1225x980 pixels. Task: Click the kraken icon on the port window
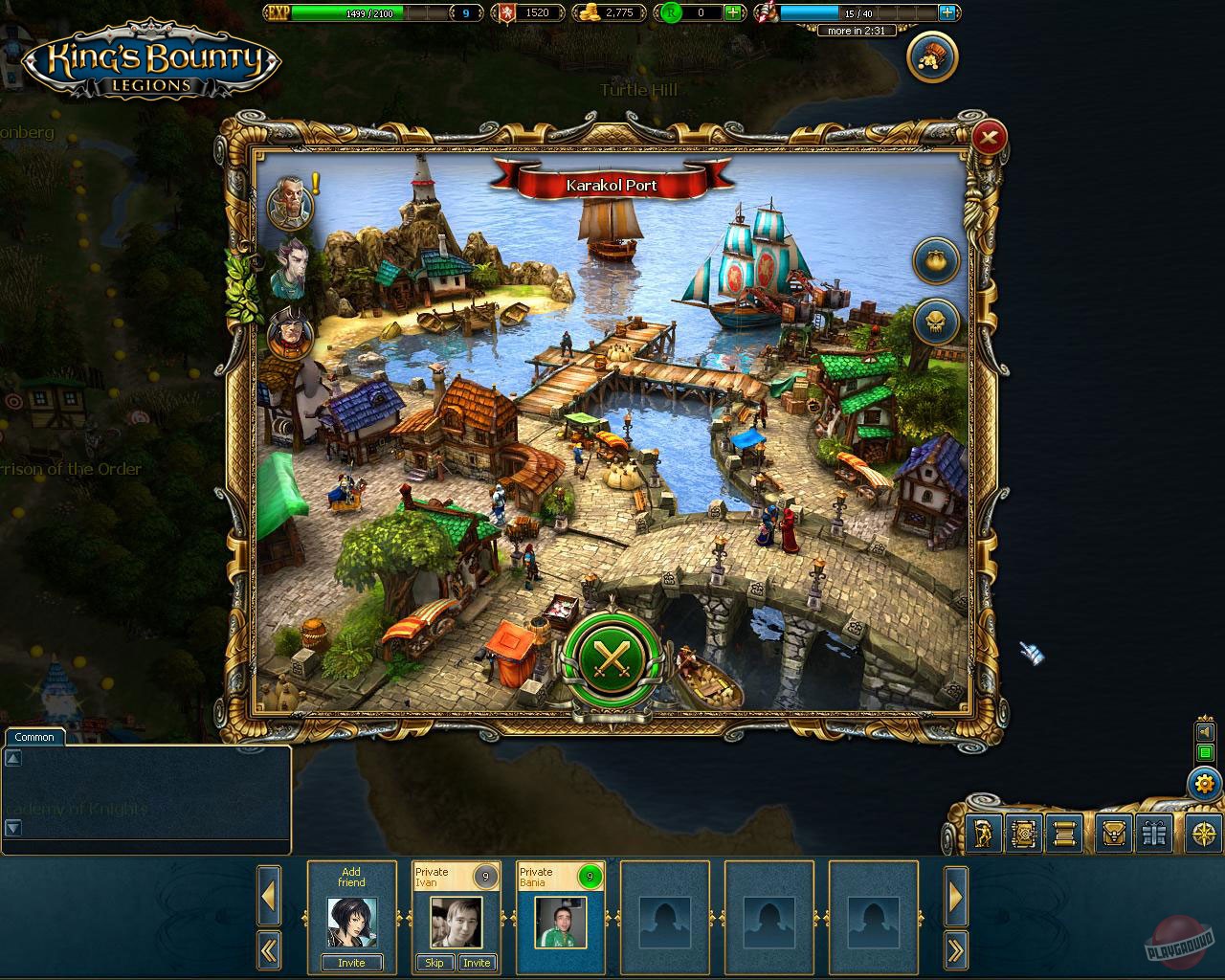tap(936, 323)
